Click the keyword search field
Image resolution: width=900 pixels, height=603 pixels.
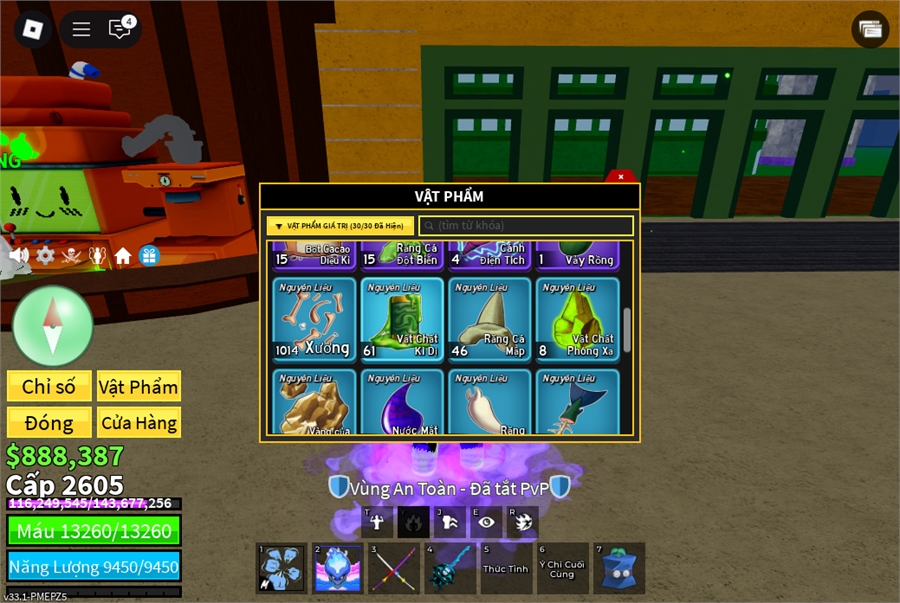click(x=526, y=226)
